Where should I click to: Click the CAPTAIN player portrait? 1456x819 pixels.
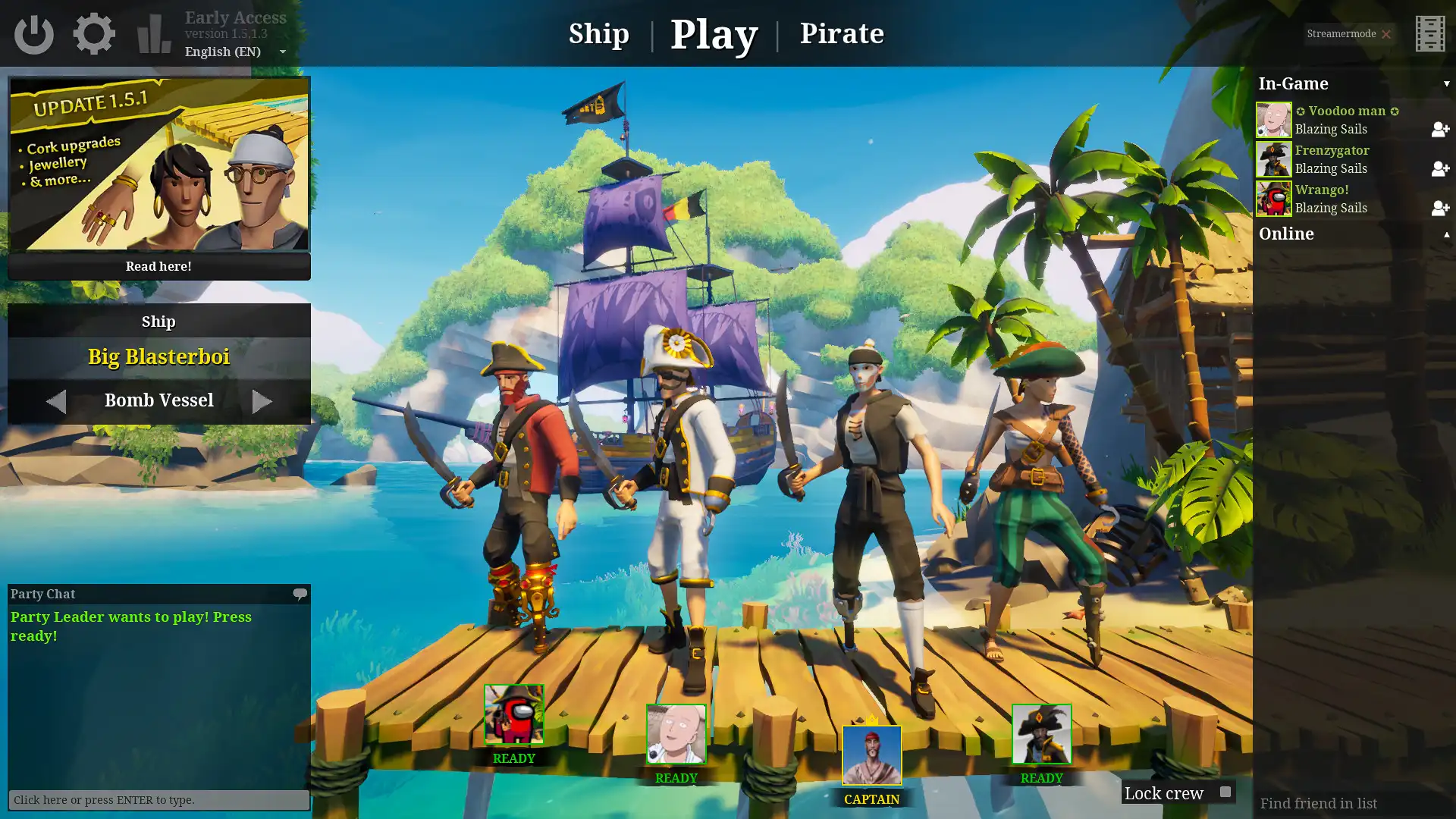pyautogui.click(x=871, y=755)
